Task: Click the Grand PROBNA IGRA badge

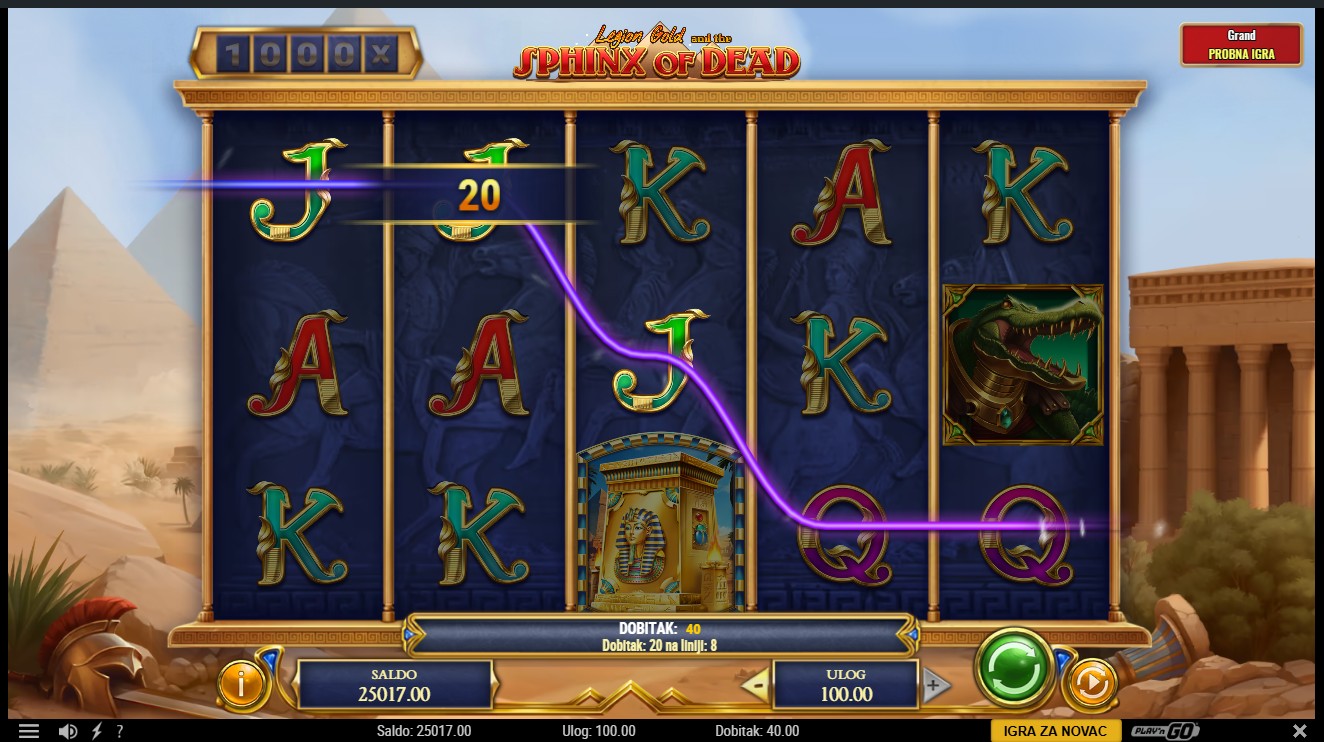Action: [1241, 45]
